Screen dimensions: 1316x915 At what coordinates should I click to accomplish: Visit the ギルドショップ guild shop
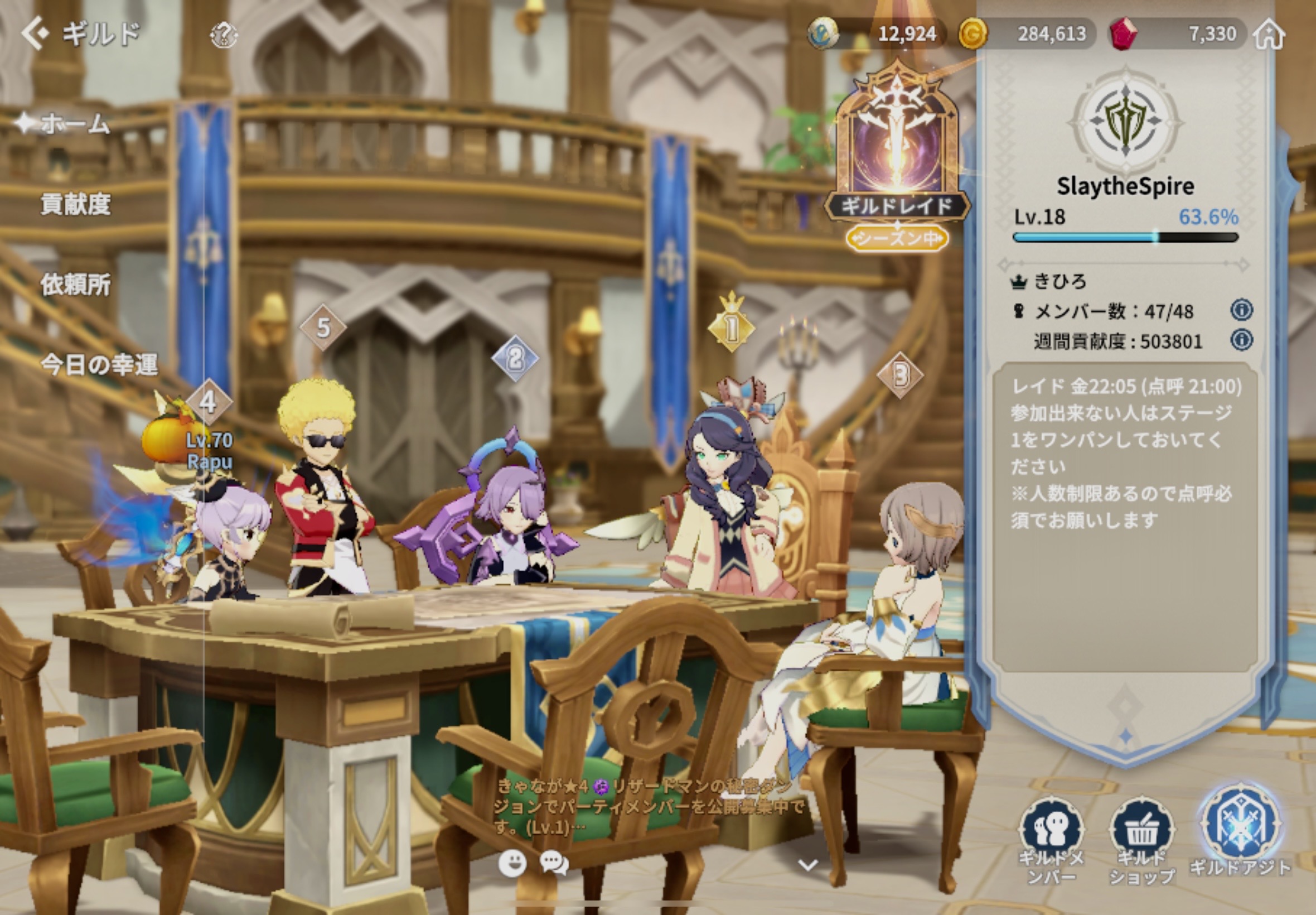click(x=1142, y=838)
